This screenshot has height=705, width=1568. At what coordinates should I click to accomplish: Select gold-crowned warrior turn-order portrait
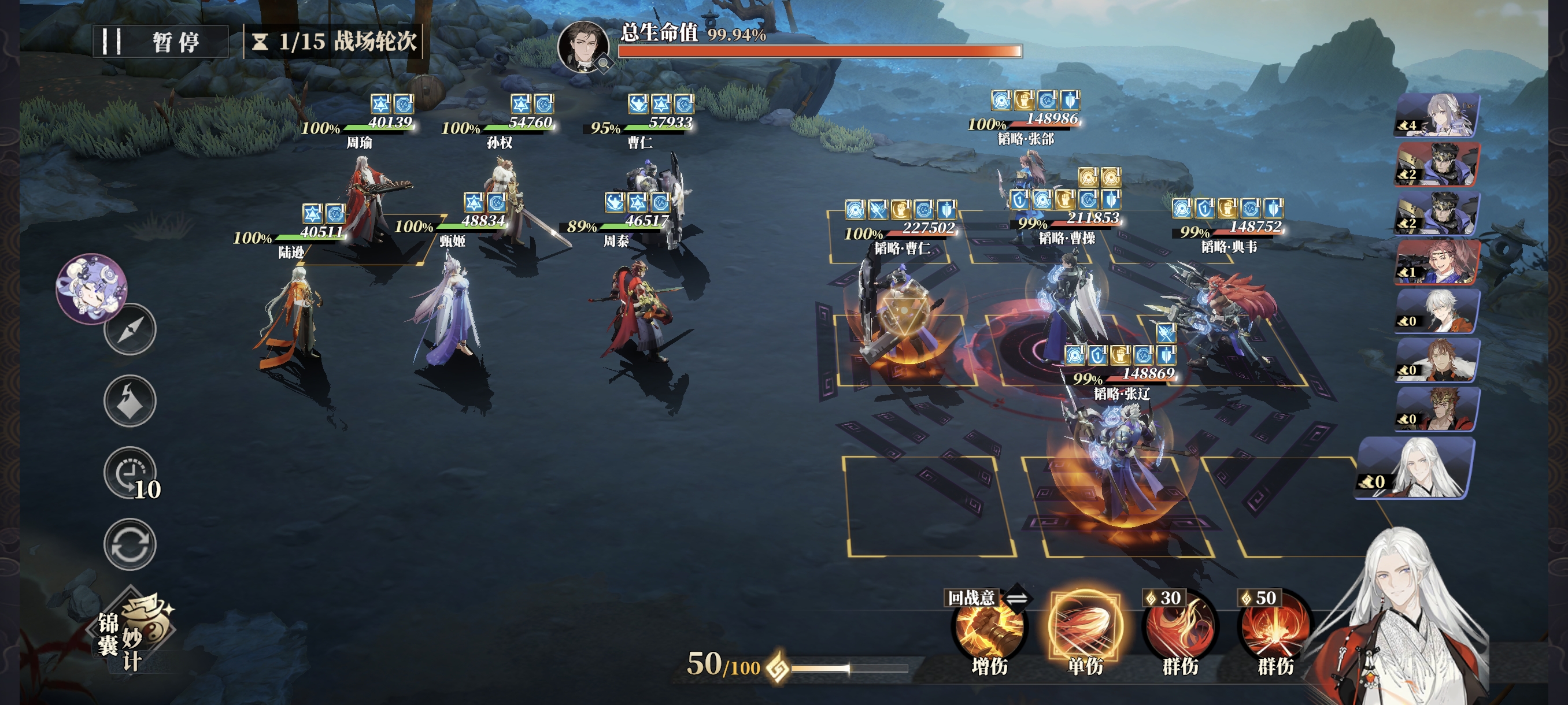(x=1438, y=409)
